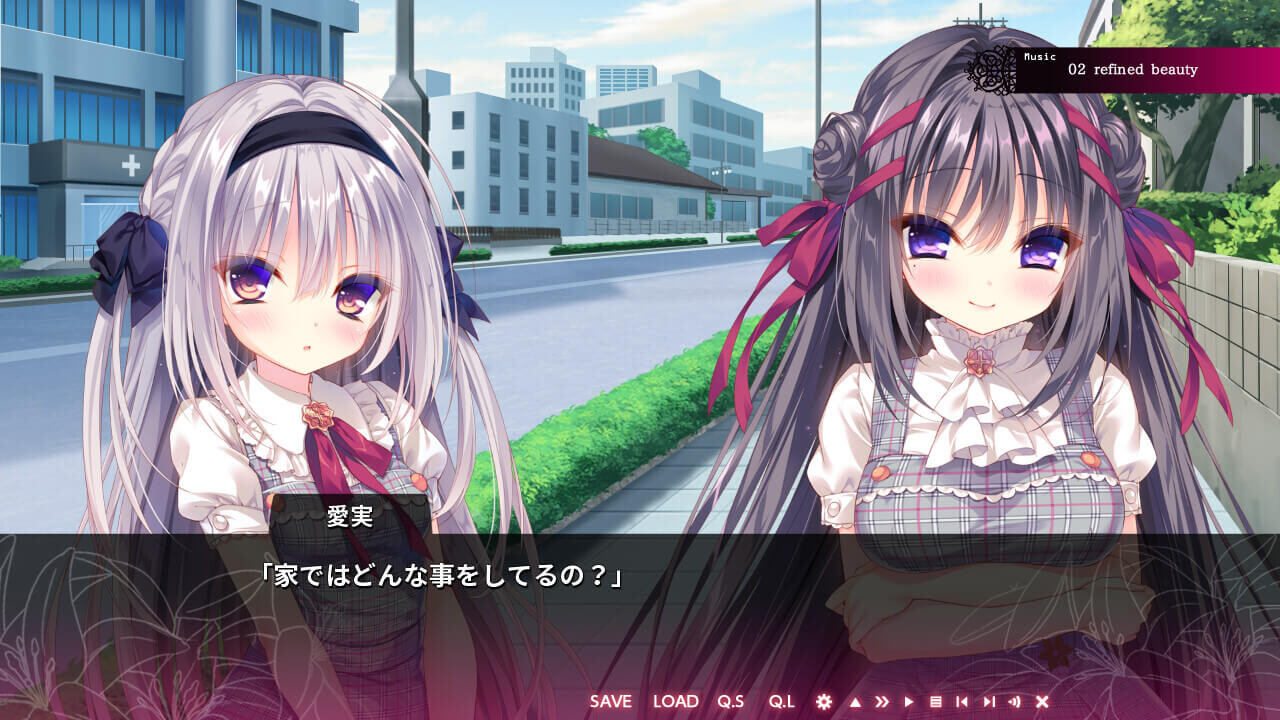Jump forward with the next-line icon

pyautogui.click(x=990, y=700)
